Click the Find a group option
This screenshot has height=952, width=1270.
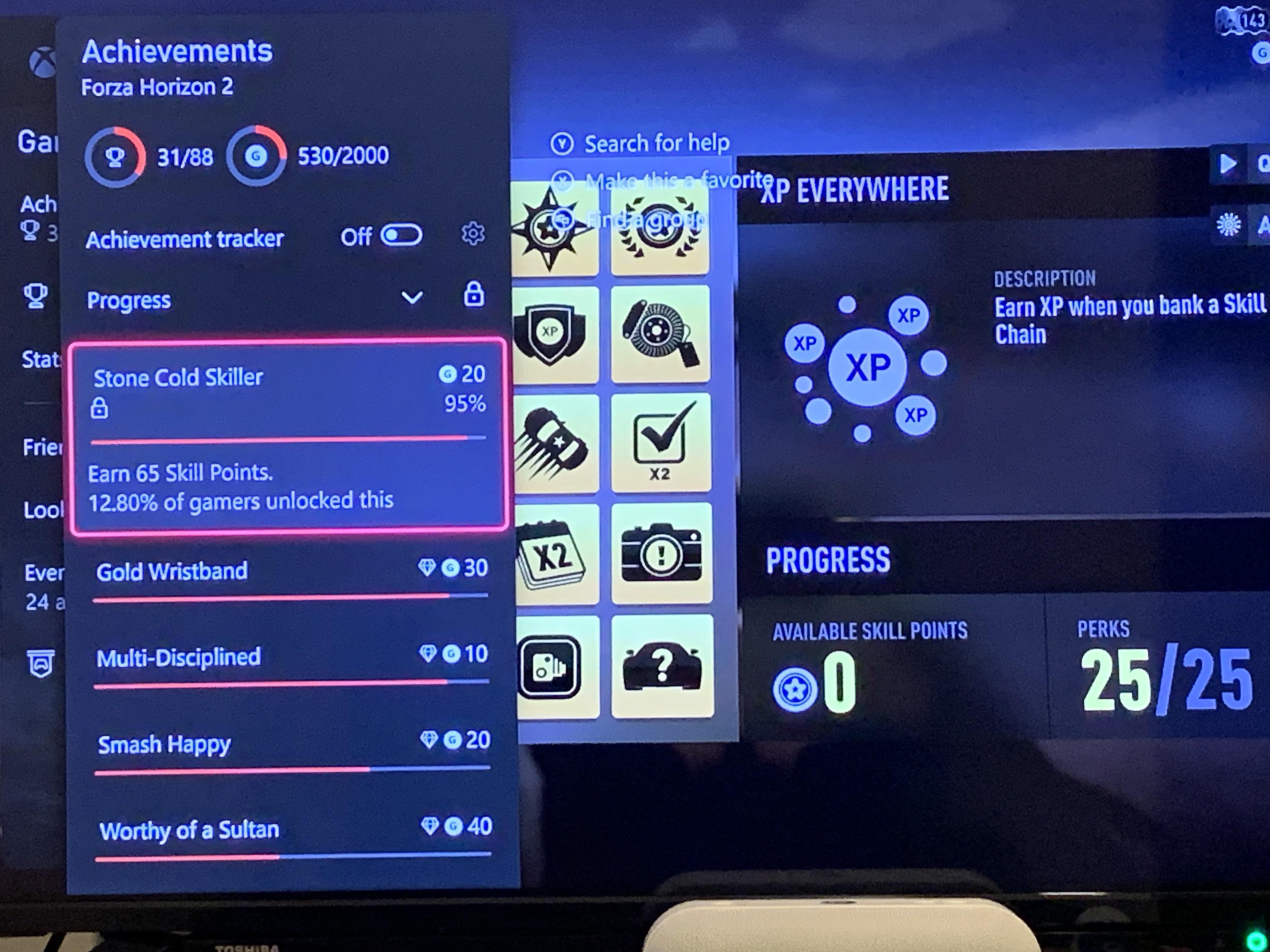tap(646, 218)
